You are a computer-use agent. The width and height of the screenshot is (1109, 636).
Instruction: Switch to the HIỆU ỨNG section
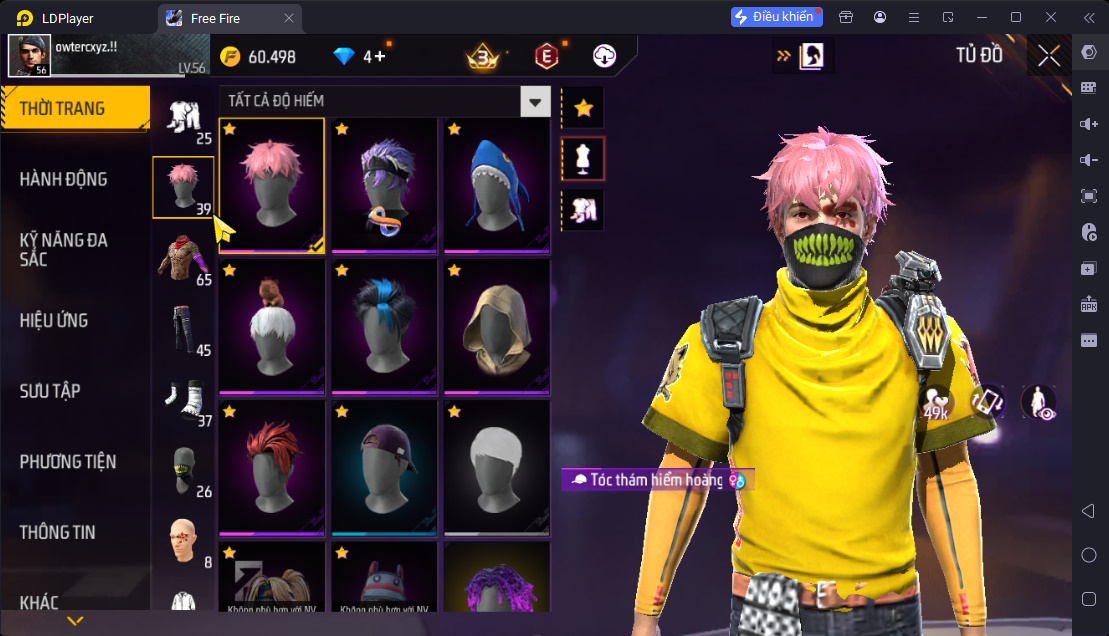pyautogui.click(x=54, y=320)
